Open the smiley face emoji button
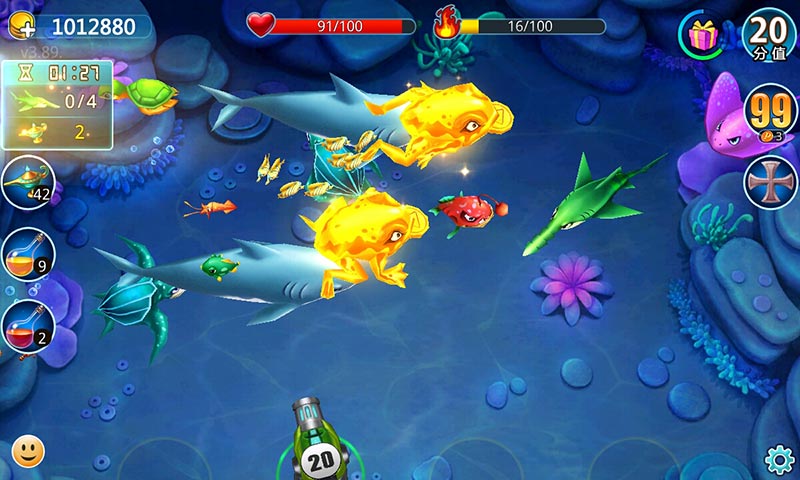The image size is (800, 480). 28,451
